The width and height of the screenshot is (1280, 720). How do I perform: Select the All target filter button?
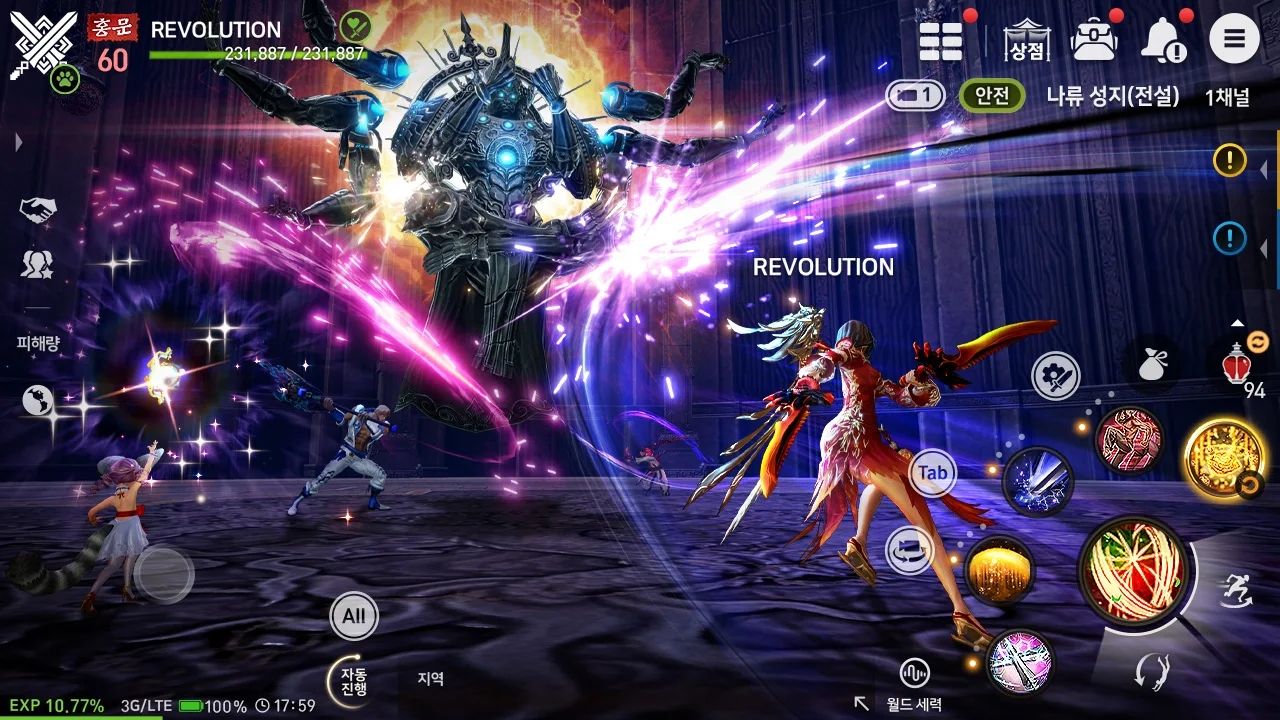click(x=354, y=616)
